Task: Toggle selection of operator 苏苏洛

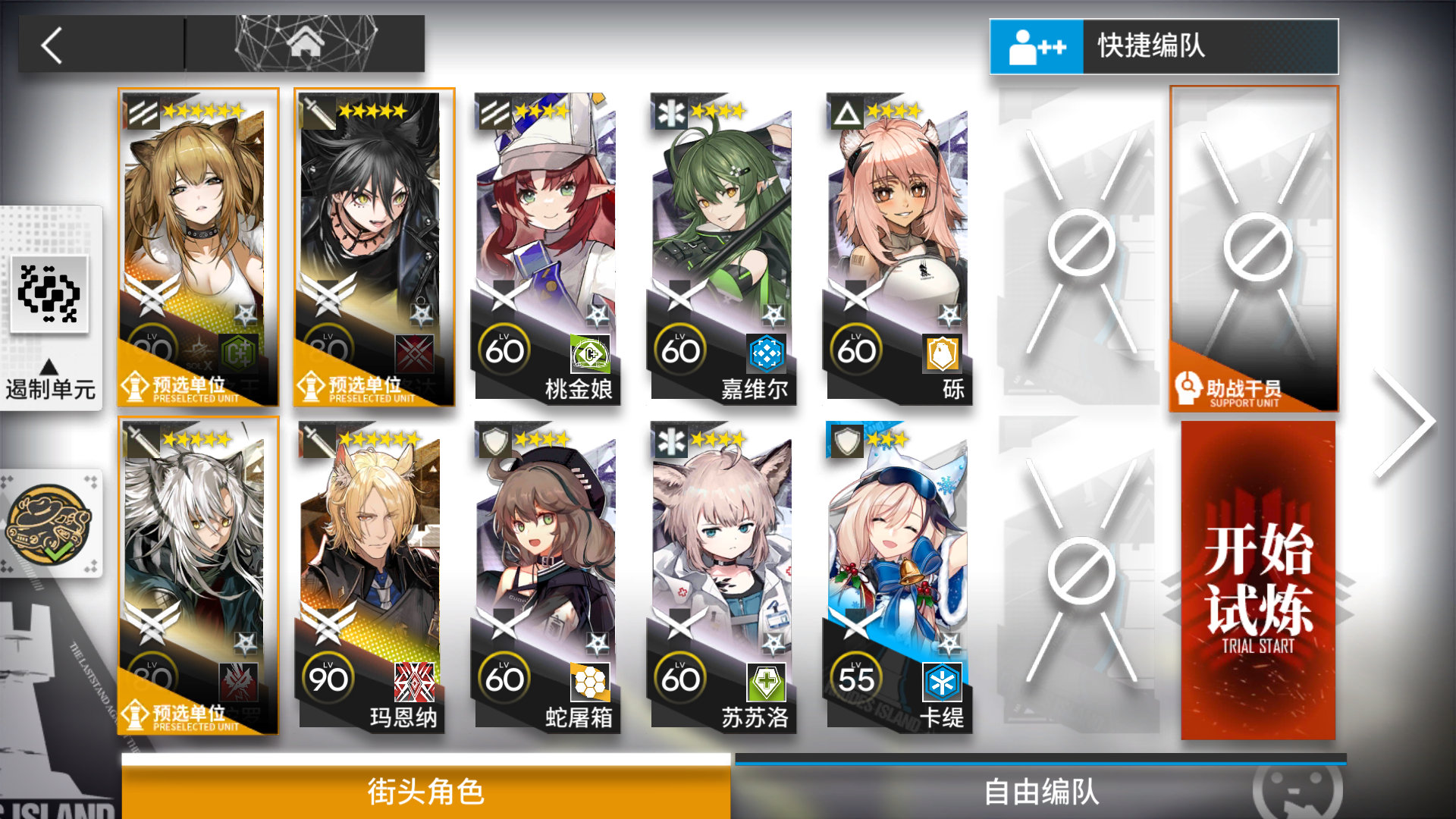Action: (x=723, y=576)
